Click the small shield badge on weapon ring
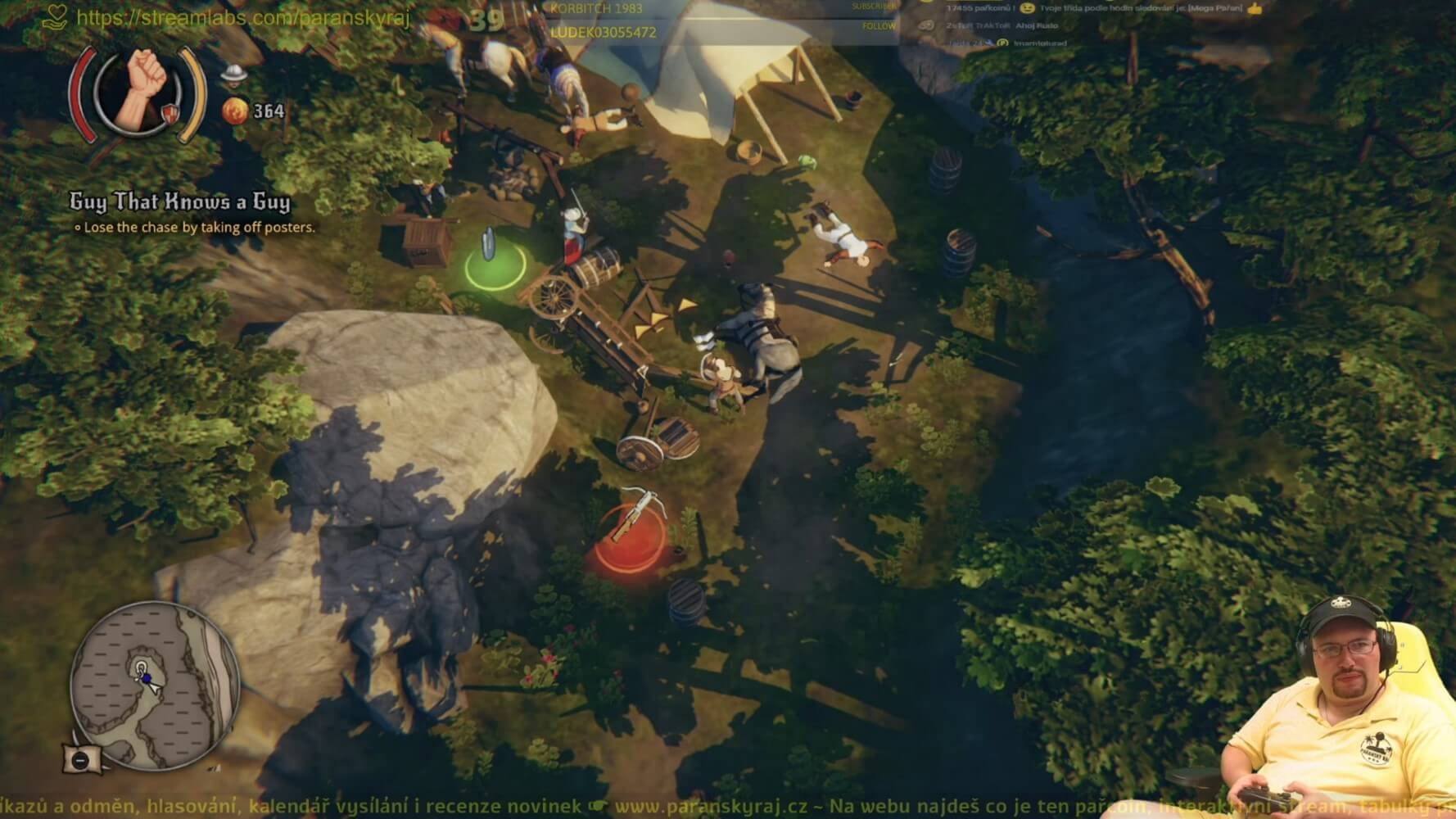This screenshot has height=819, width=1456. click(x=170, y=112)
